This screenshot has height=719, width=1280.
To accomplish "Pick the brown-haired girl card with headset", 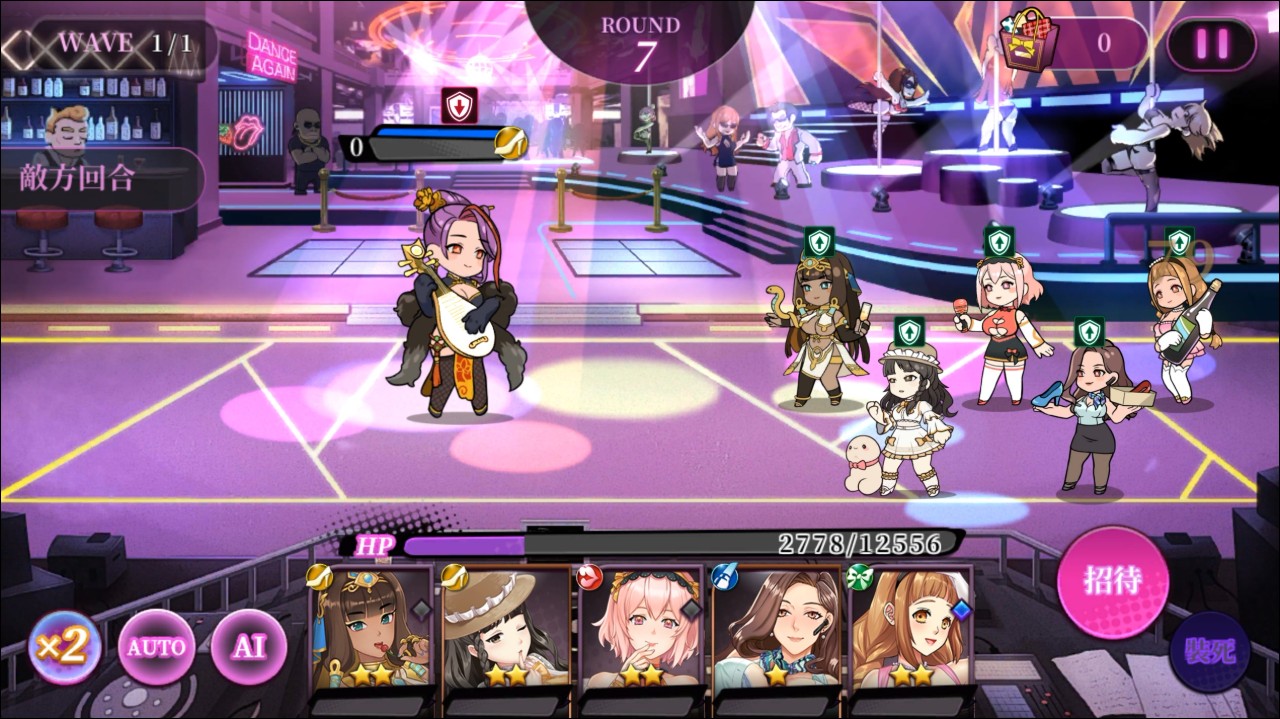I will (776, 628).
